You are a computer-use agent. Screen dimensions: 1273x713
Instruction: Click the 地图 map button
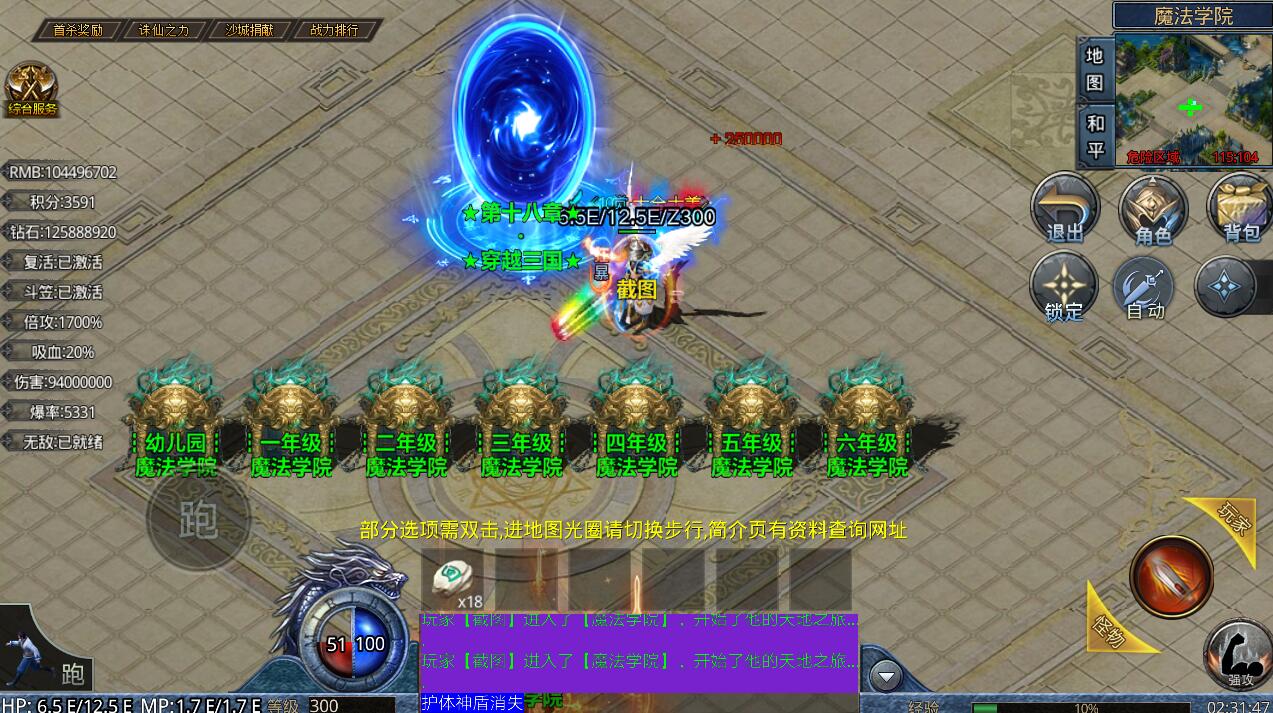pyautogui.click(x=1095, y=68)
